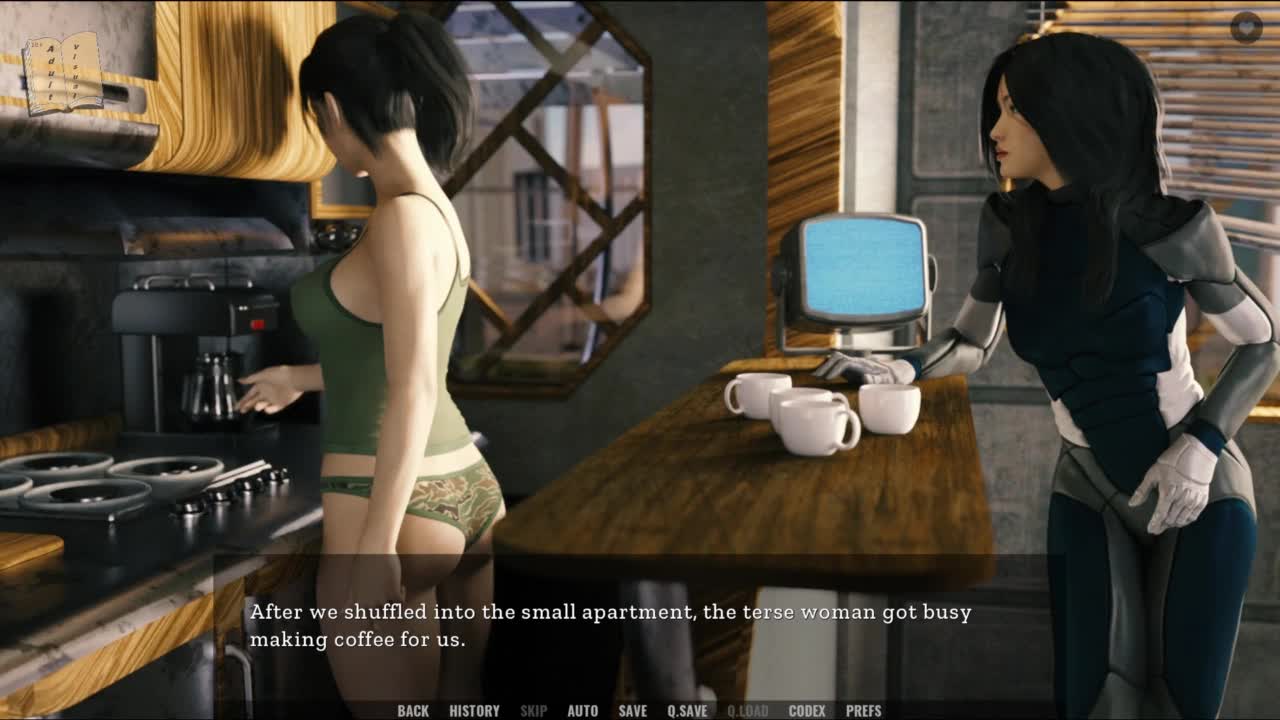Open the SAVE menu
Screen dimensions: 1280x720
pos(632,711)
